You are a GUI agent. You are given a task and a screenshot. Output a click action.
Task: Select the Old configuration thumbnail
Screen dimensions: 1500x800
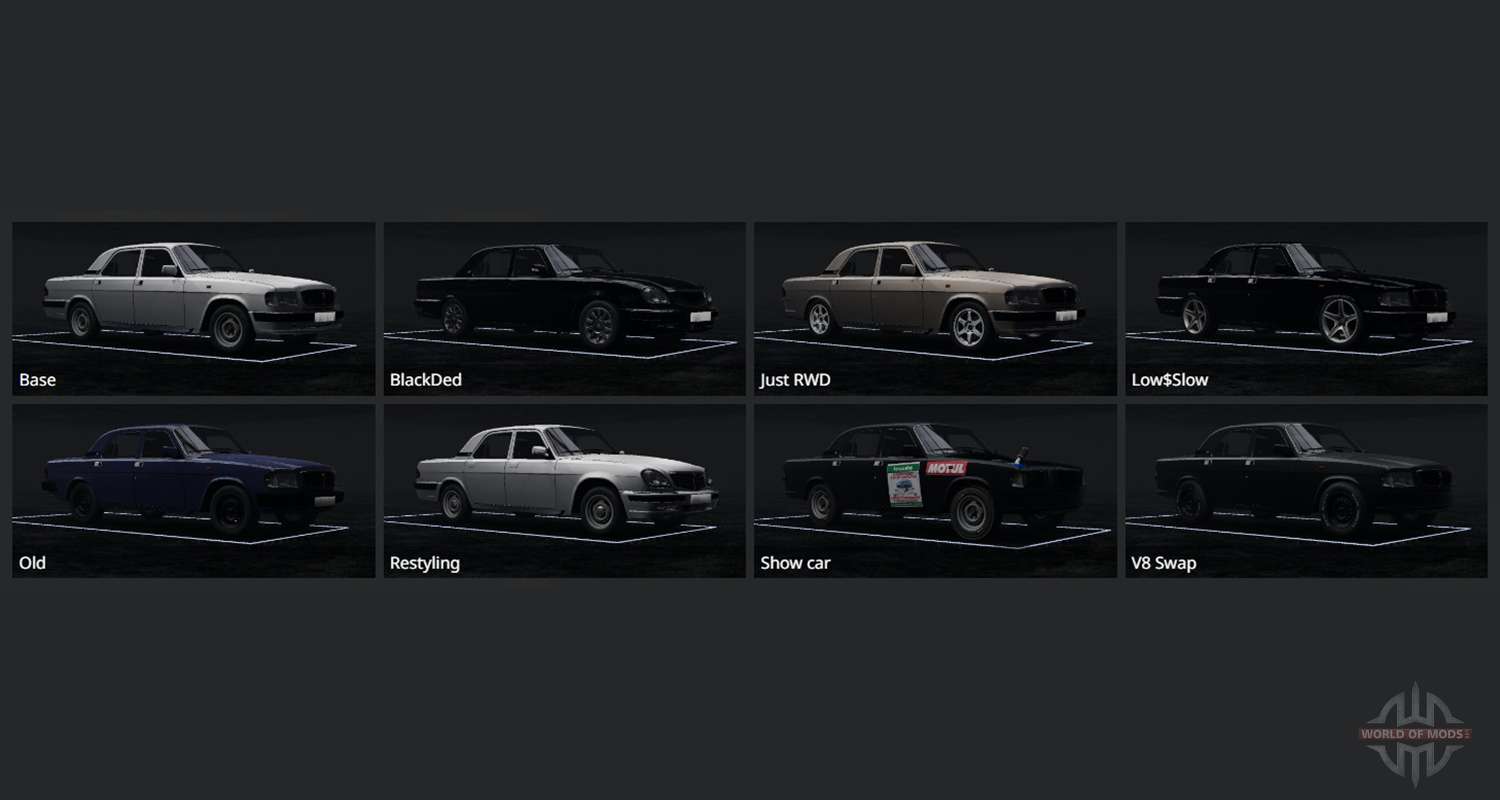point(193,483)
